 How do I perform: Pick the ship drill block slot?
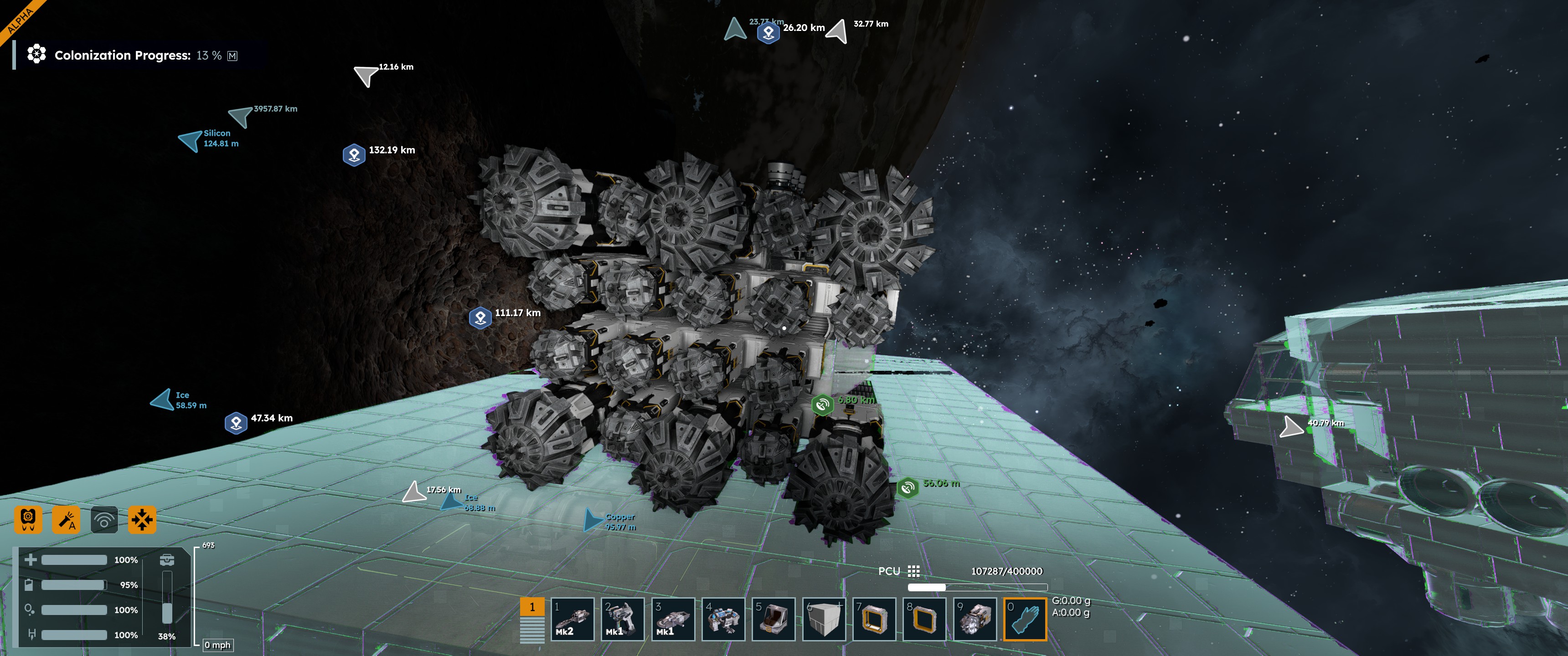[x=975, y=619]
